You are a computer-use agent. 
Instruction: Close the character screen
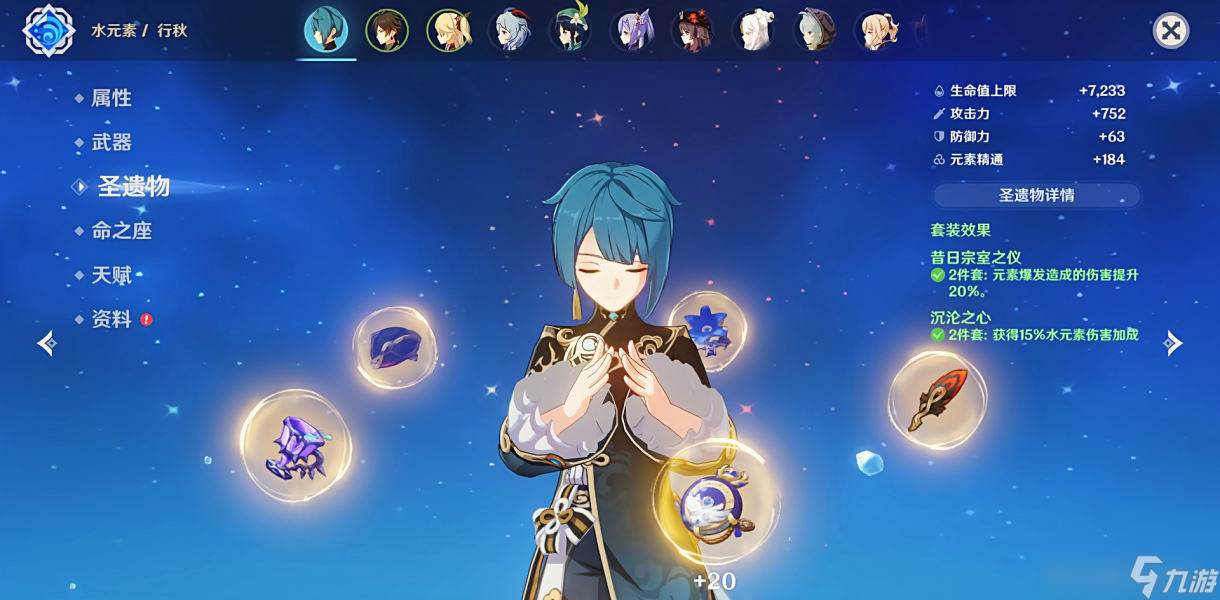[1170, 31]
